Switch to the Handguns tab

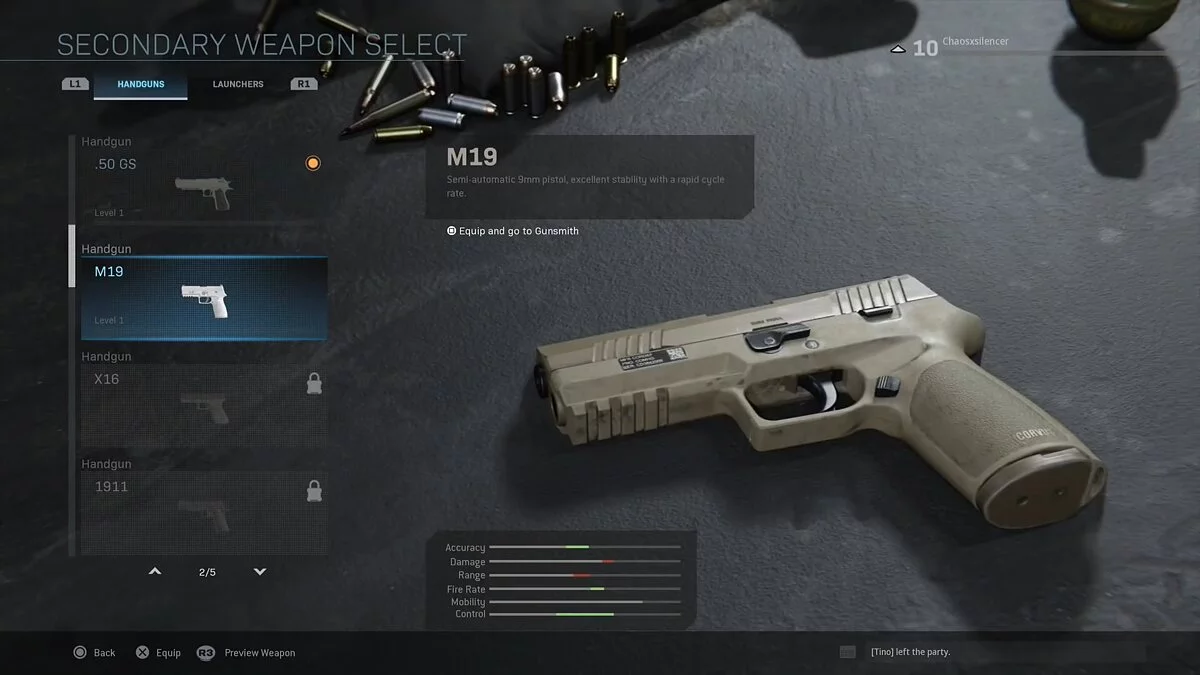140,84
